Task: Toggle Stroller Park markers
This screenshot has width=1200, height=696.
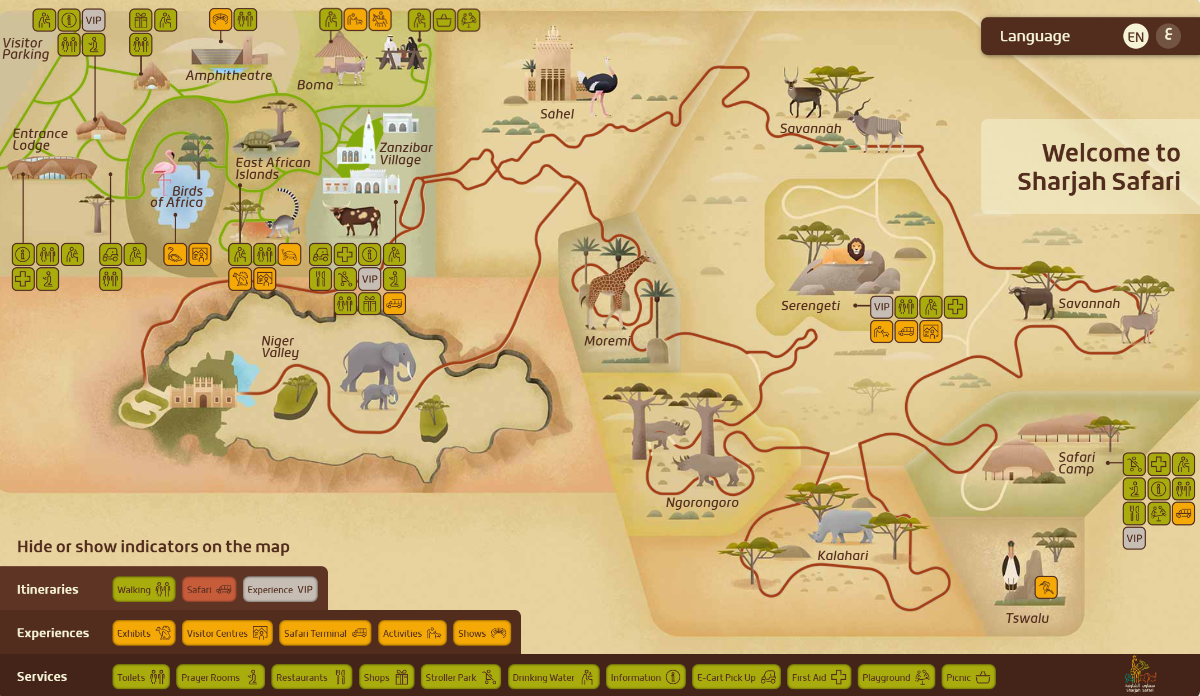Action: pyautogui.click(x=460, y=677)
